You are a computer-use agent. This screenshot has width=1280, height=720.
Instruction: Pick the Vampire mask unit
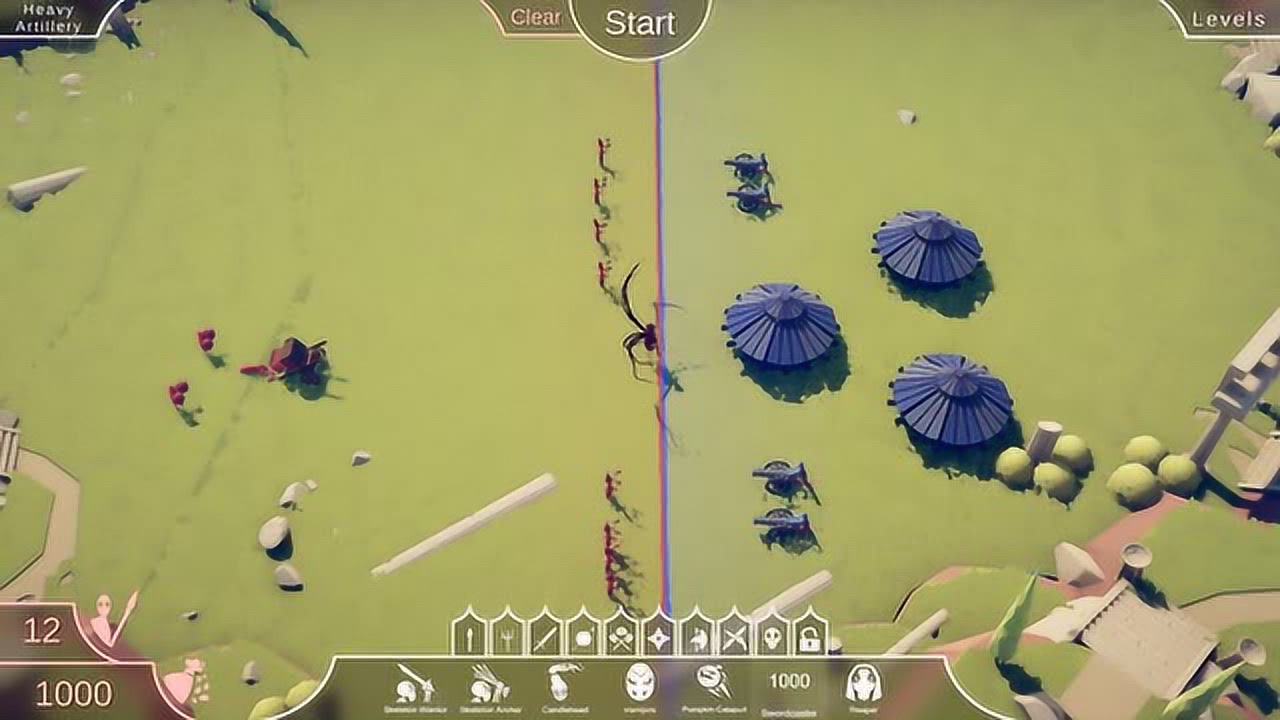[x=640, y=685]
